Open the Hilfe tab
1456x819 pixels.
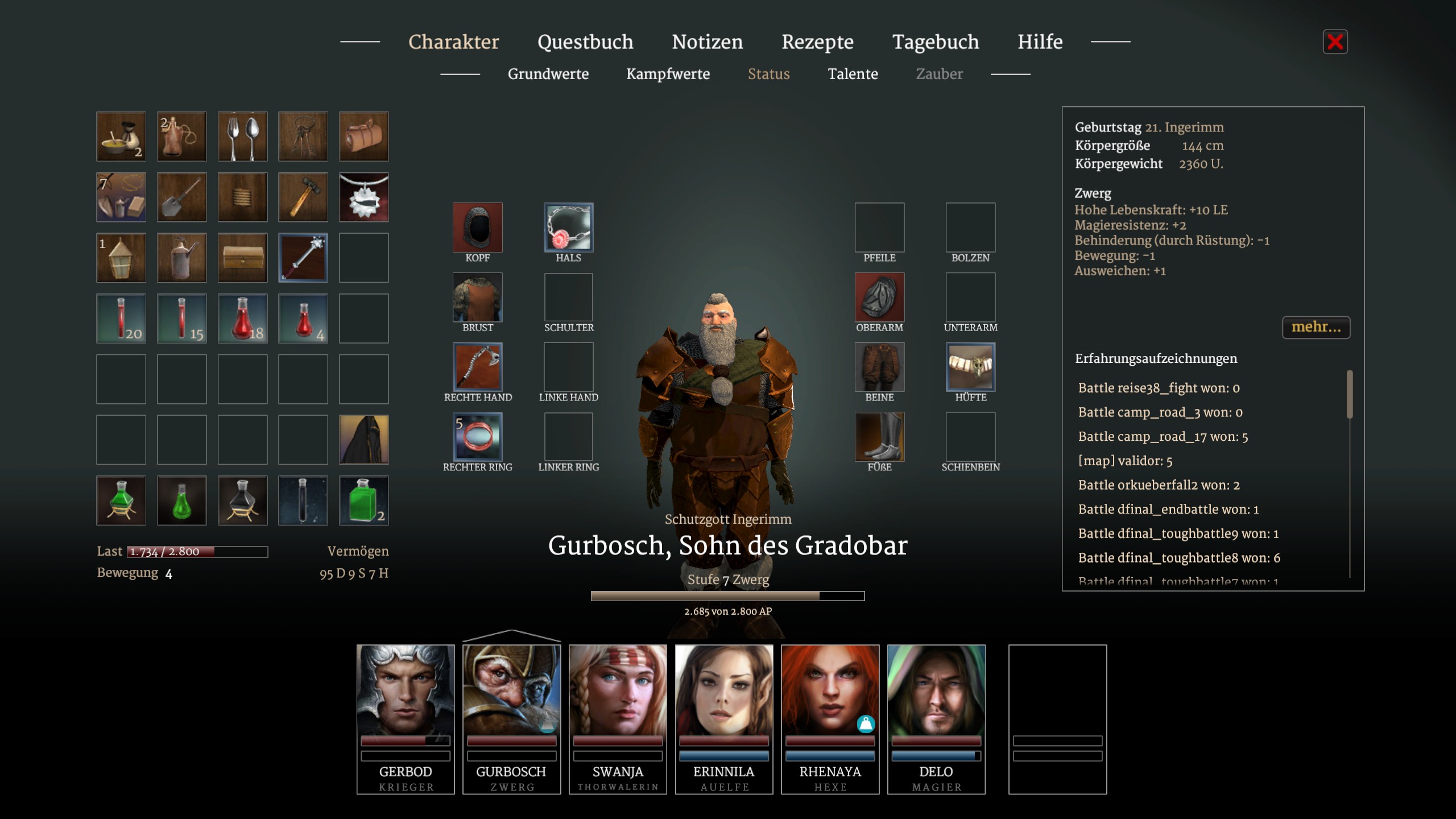point(1040,42)
